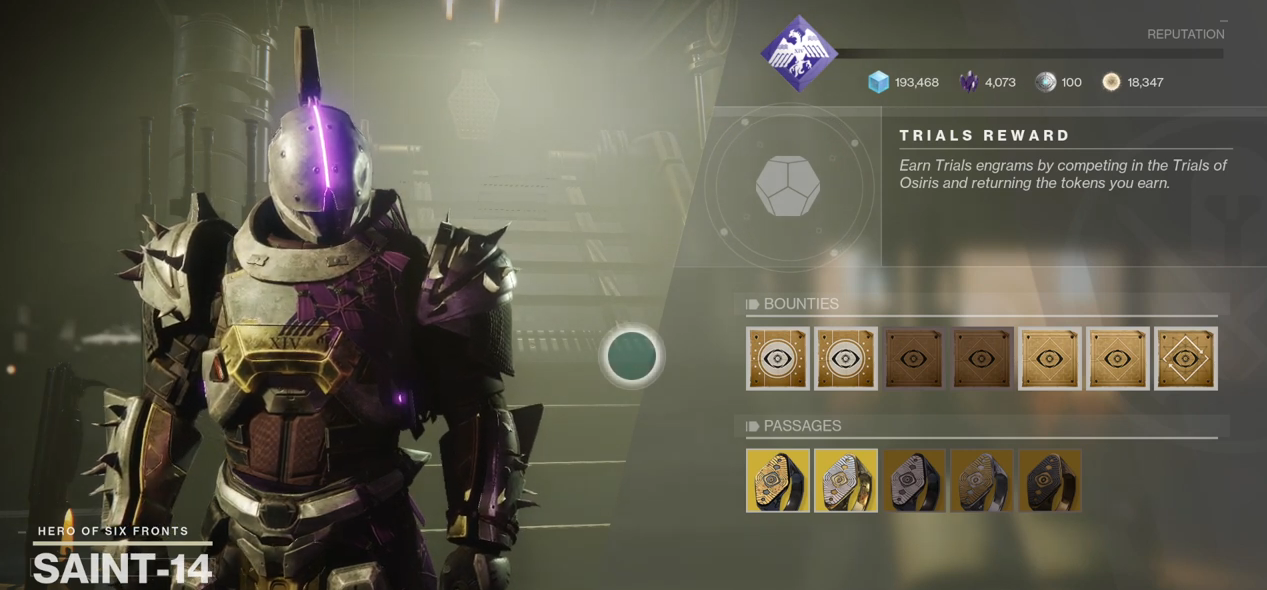Choose the dimmed bronze passage with silver band

[x=982, y=481]
